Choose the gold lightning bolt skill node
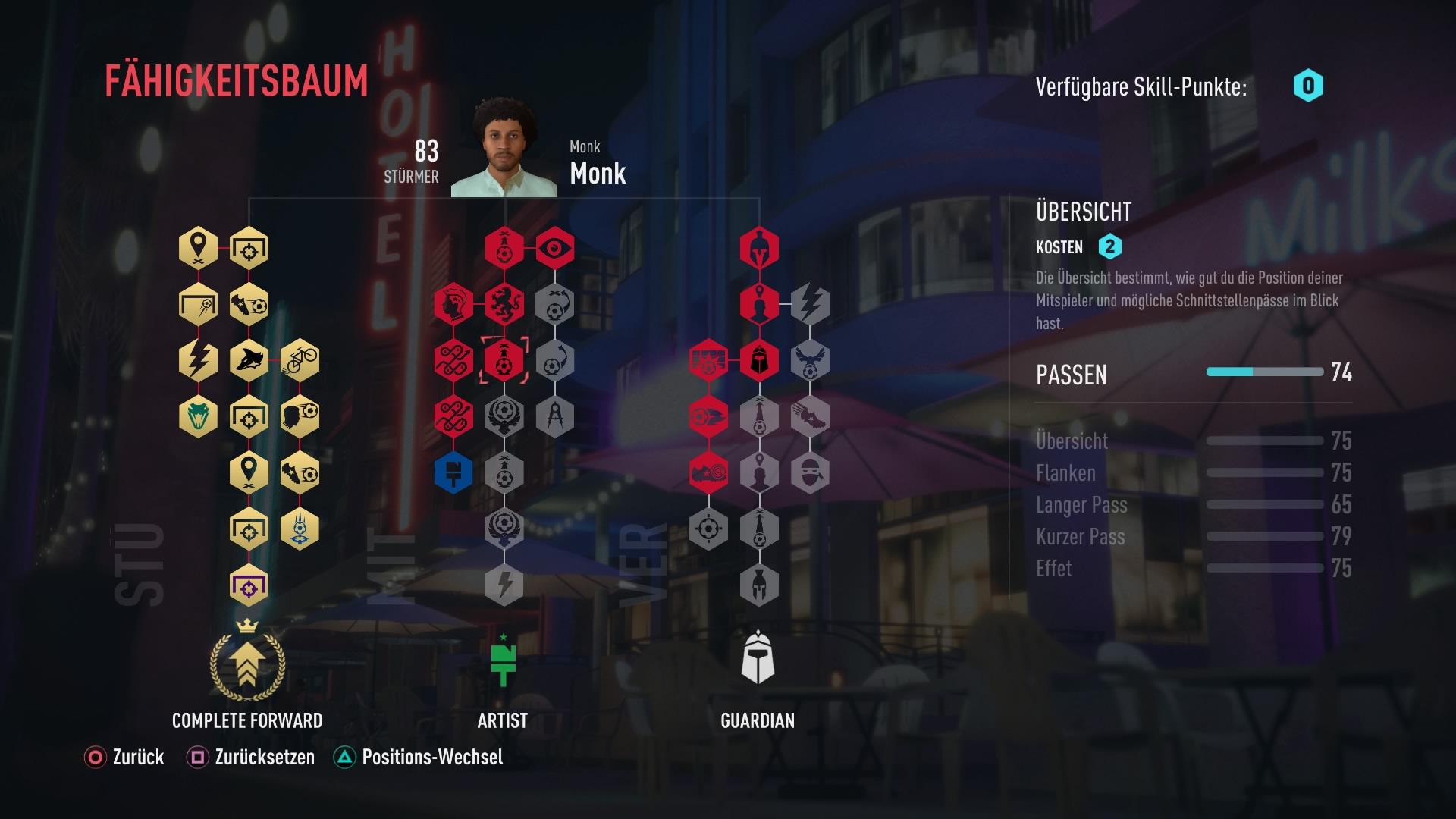 point(198,359)
